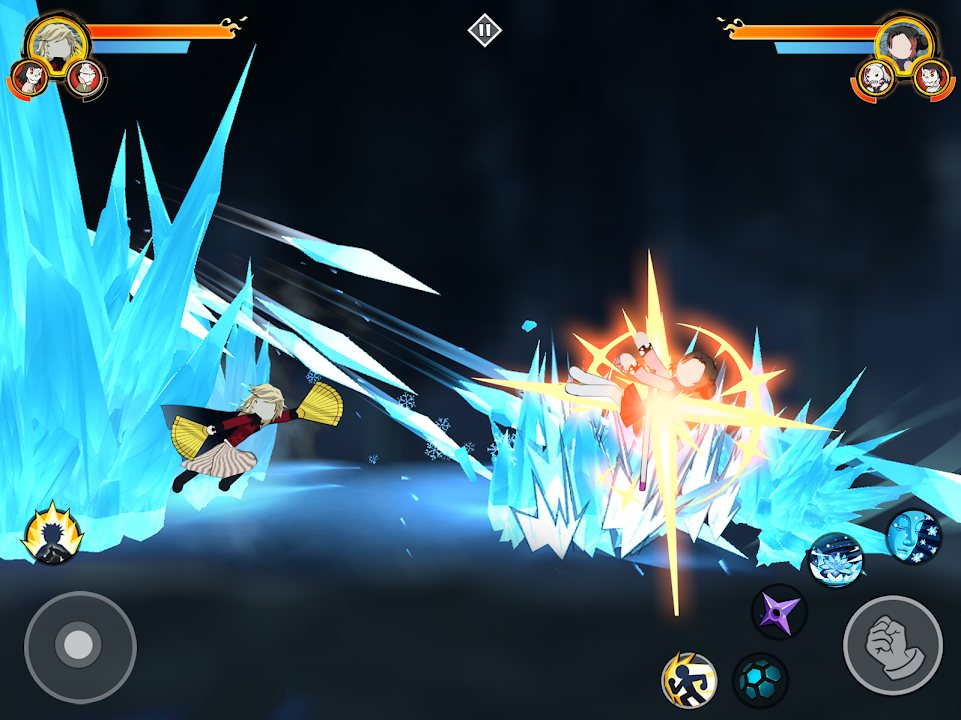Viewport: 961px width, 720px height.
Task: Switch to the white-haired teammate portrait
Action: click(87, 77)
